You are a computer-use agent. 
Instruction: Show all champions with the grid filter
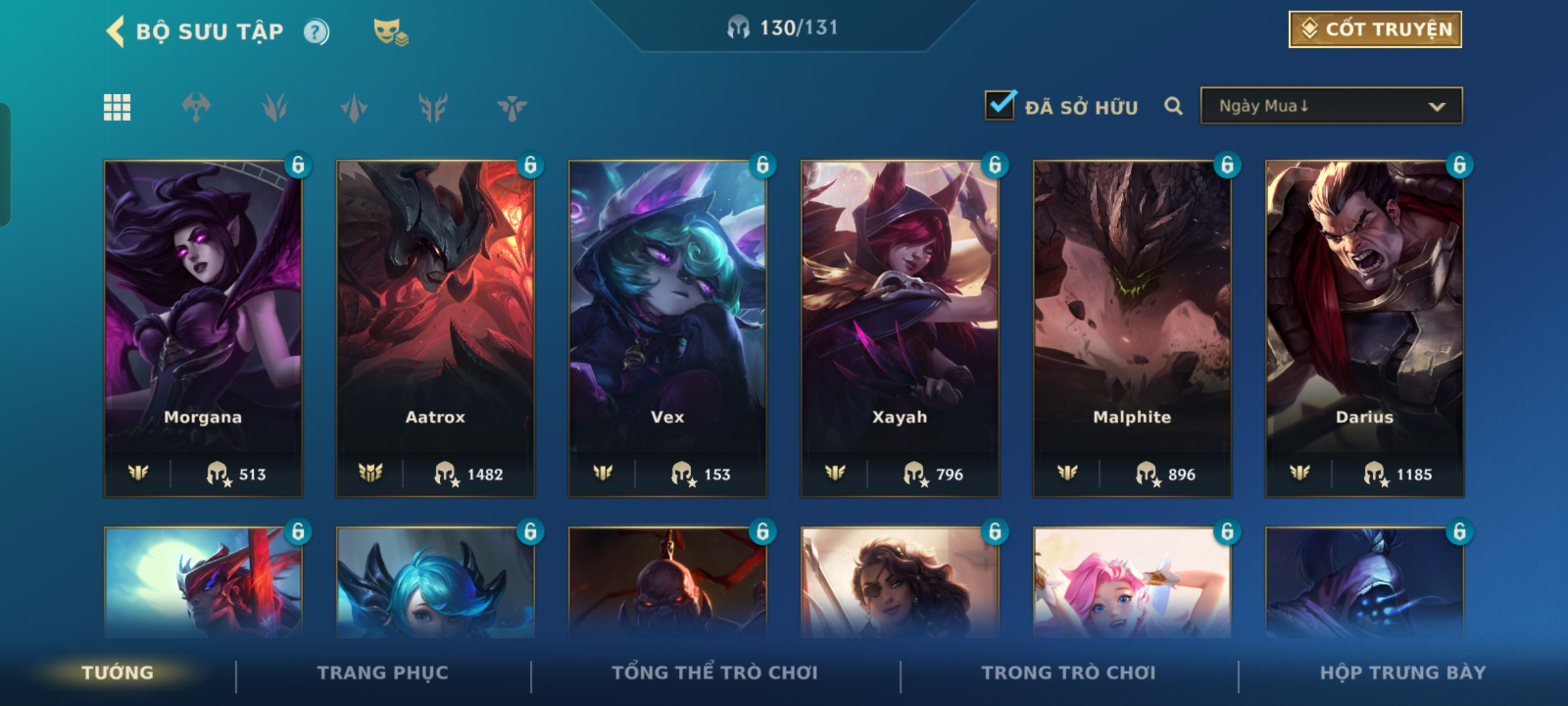tap(117, 107)
